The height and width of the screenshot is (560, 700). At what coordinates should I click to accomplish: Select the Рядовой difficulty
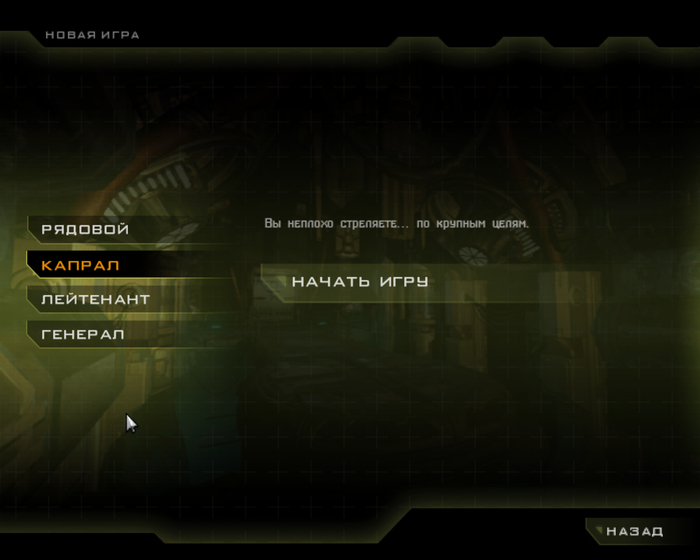86,230
